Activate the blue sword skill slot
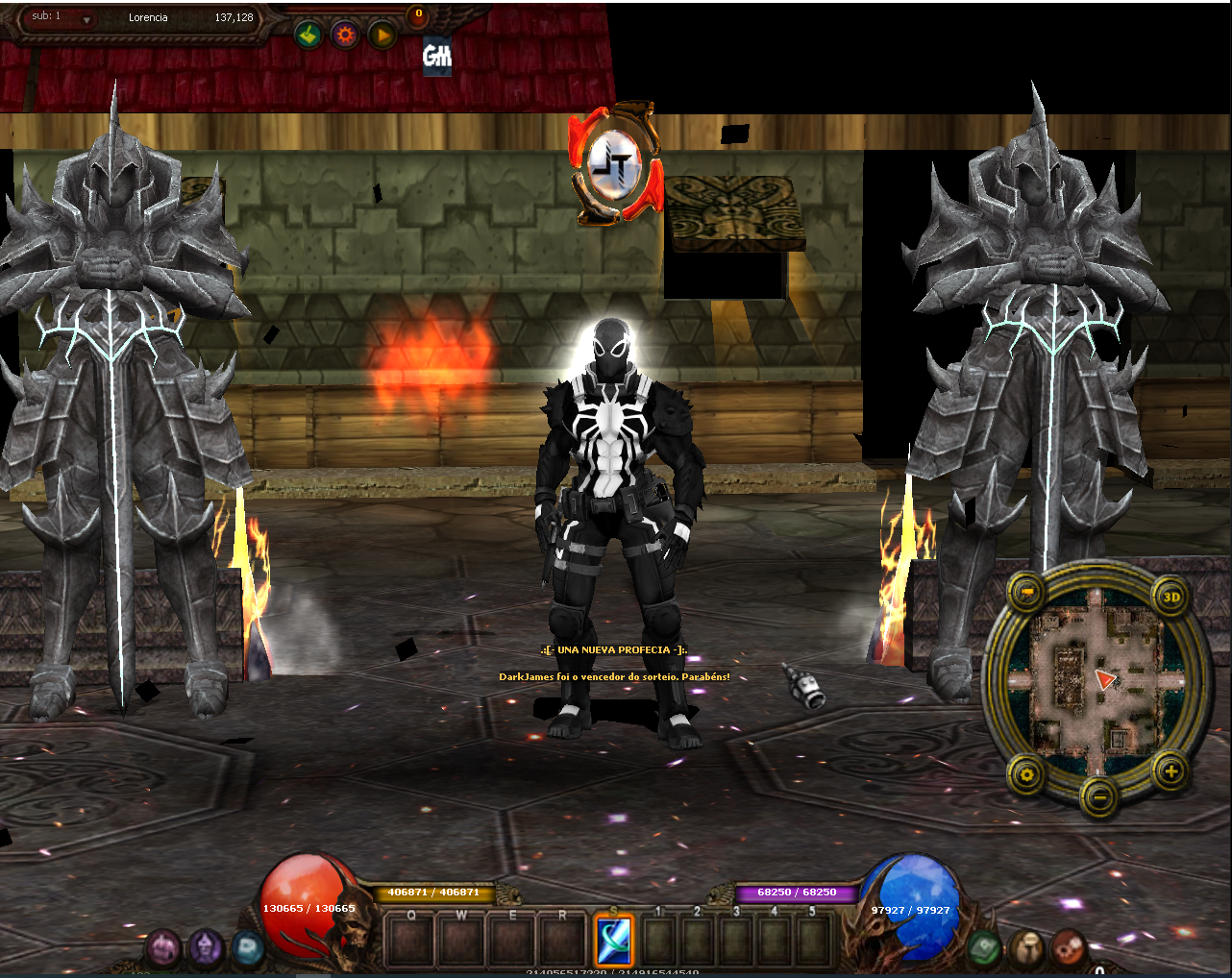1232x978 pixels. [x=613, y=939]
